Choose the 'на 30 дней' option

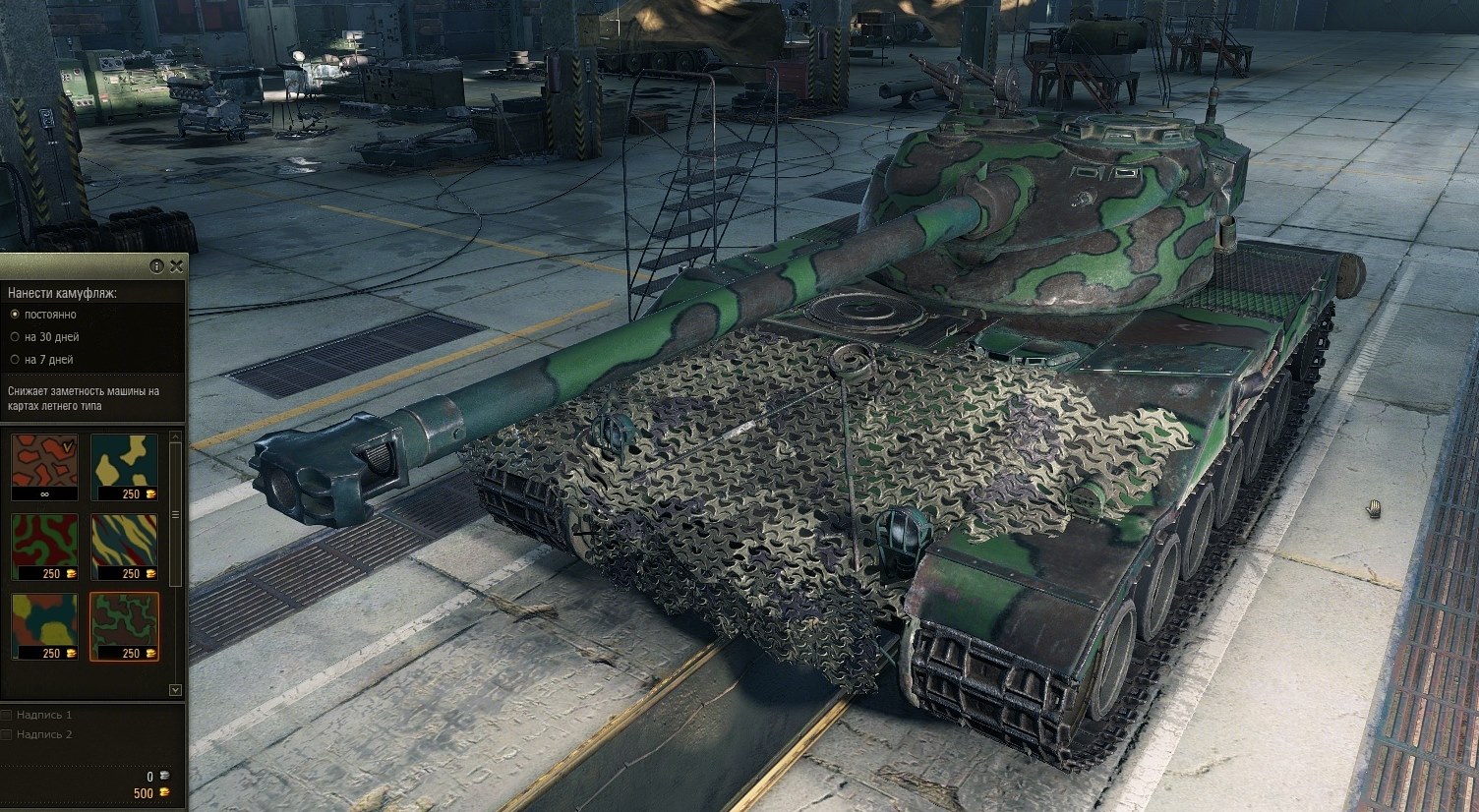coord(14,337)
